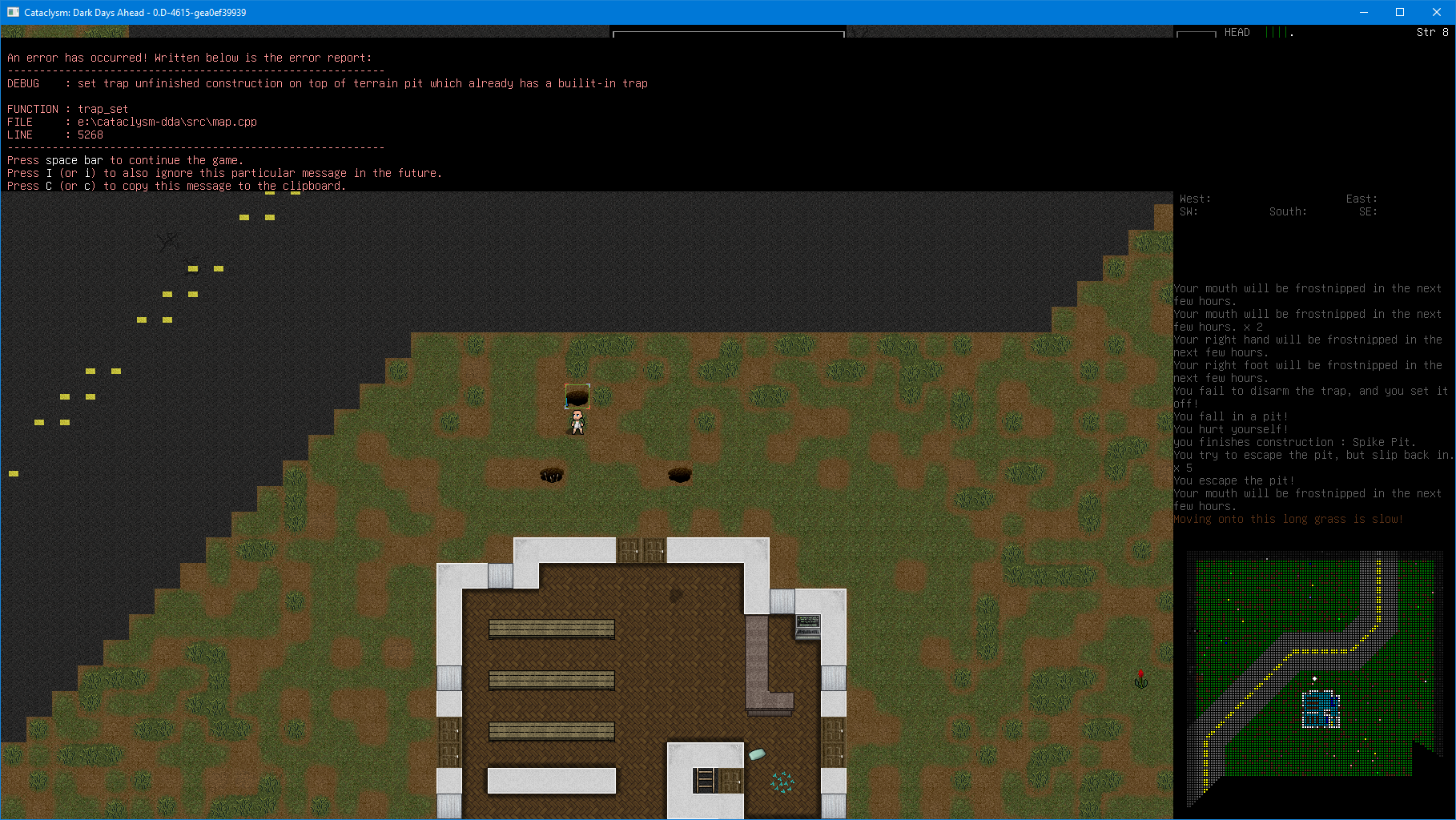Viewport: 1456px width, 820px height.
Task: Open the window menu via the title bar icon
Action: [x=12, y=12]
